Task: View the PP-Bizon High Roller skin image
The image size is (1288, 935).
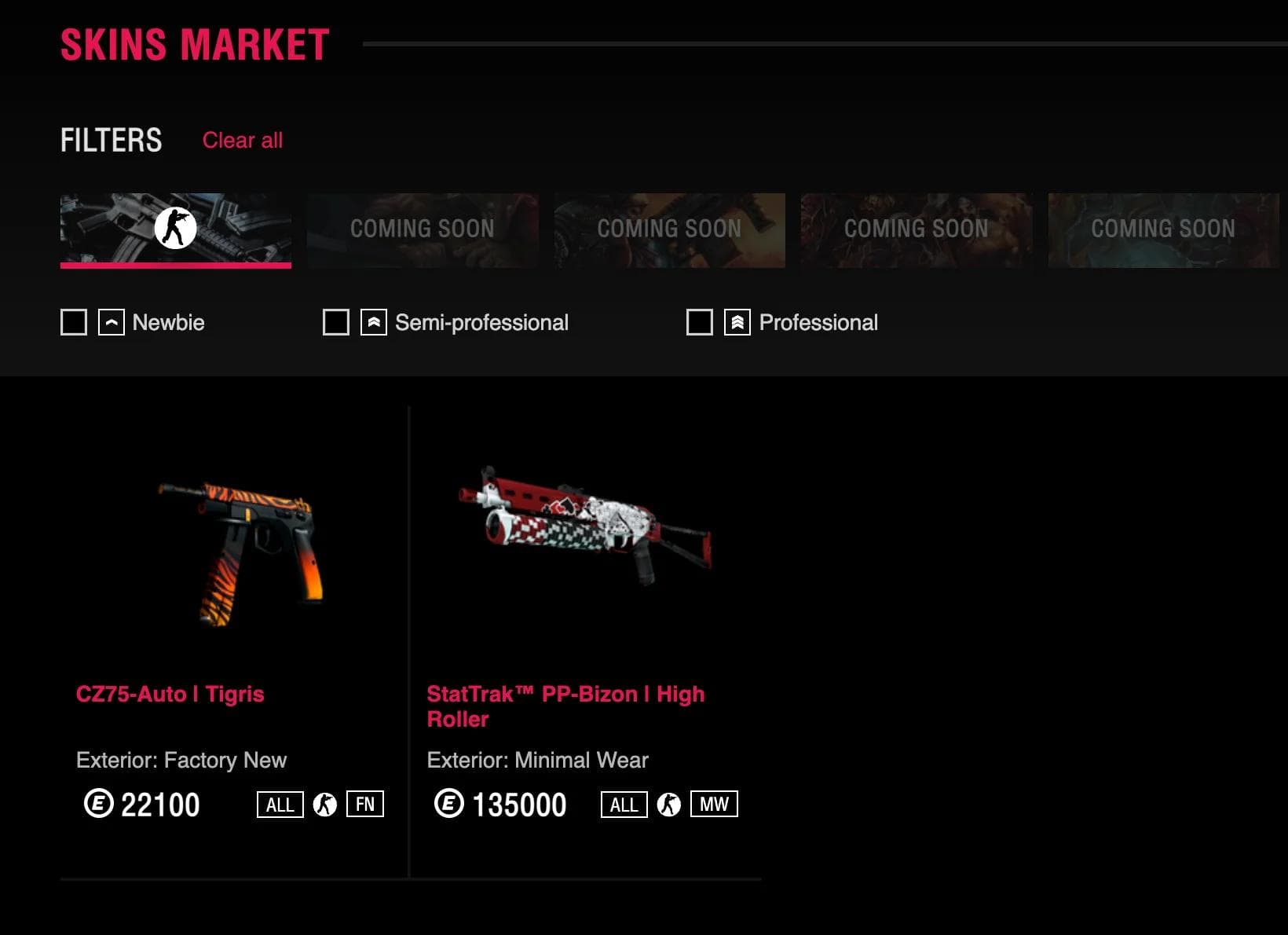Action: (585, 522)
